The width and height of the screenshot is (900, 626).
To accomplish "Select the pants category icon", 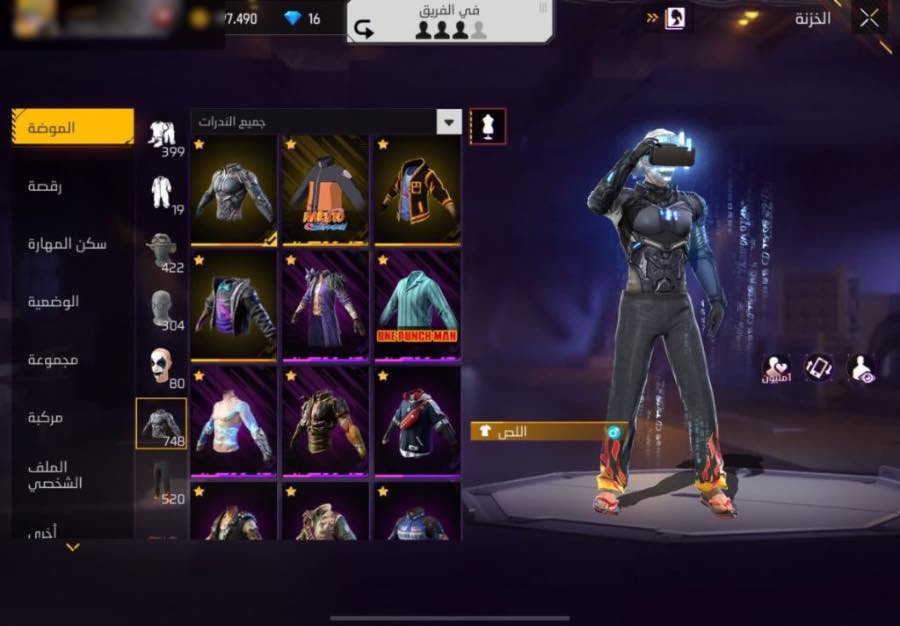I will tap(161, 481).
